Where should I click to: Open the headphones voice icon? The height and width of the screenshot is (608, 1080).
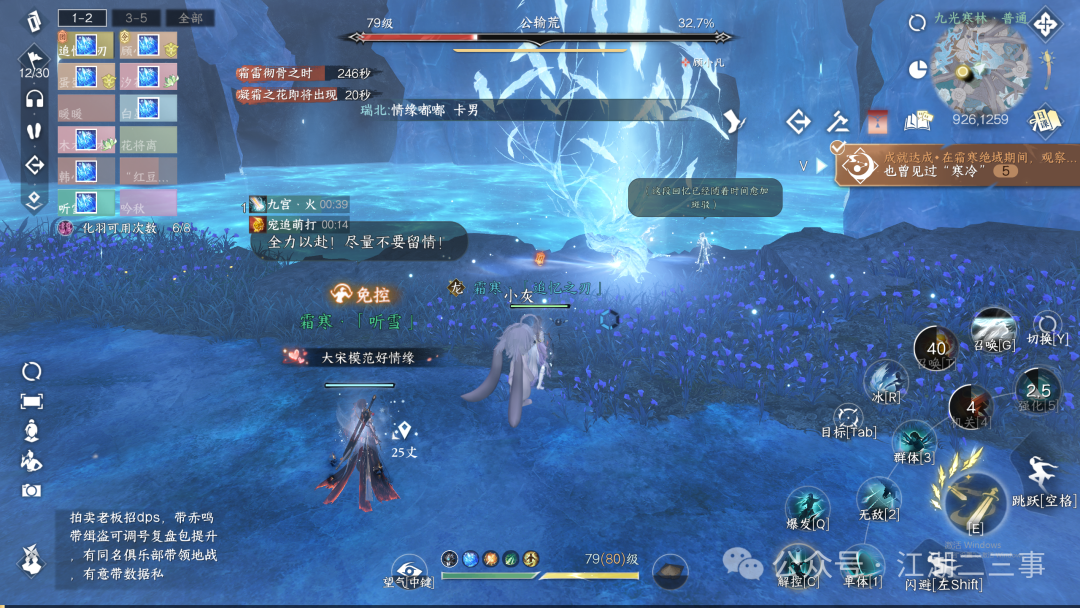(x=35, y=98)
